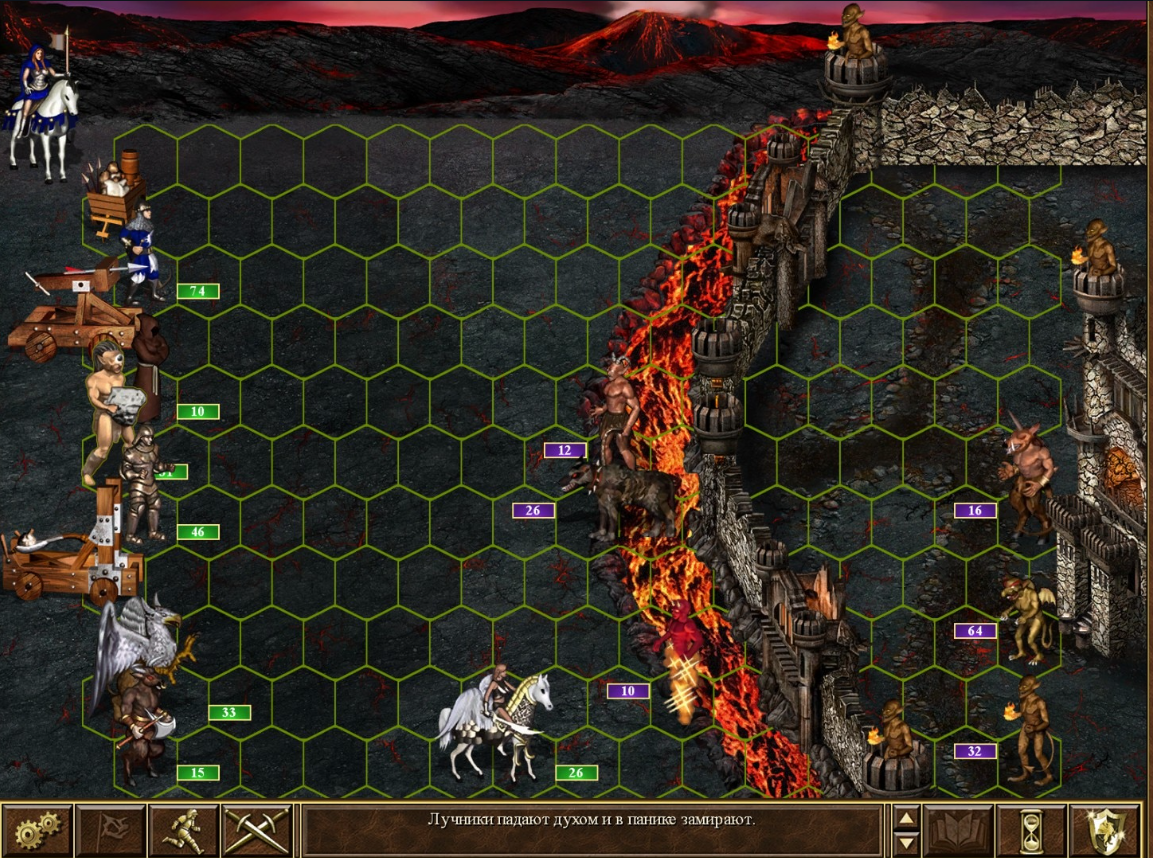Screen dimensions: 1153x858
Task: Select the shield defend button
Action: click(x=1104, y=828)
